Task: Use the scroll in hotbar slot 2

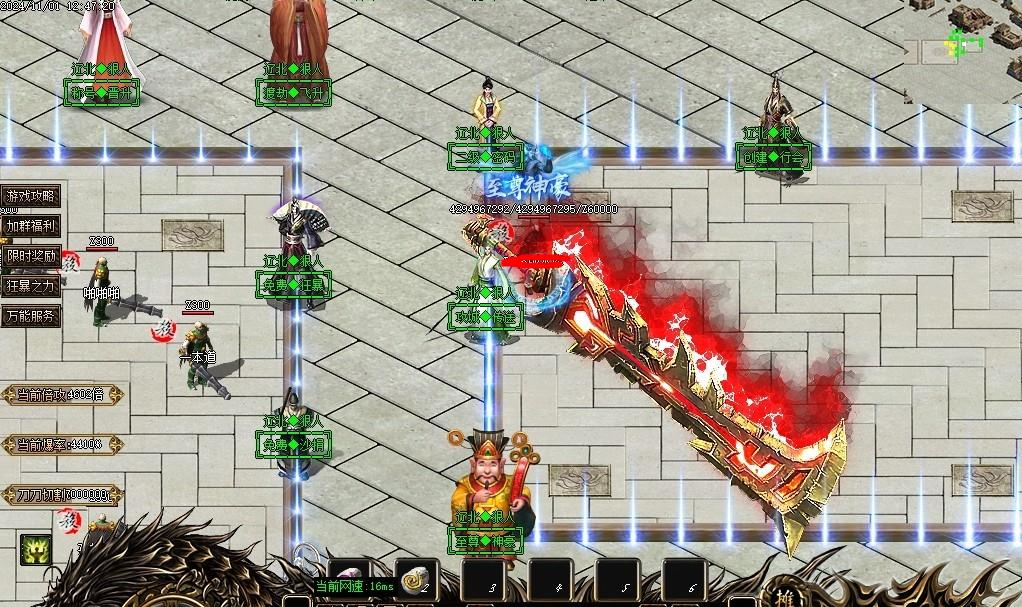Action: point(415,577)
